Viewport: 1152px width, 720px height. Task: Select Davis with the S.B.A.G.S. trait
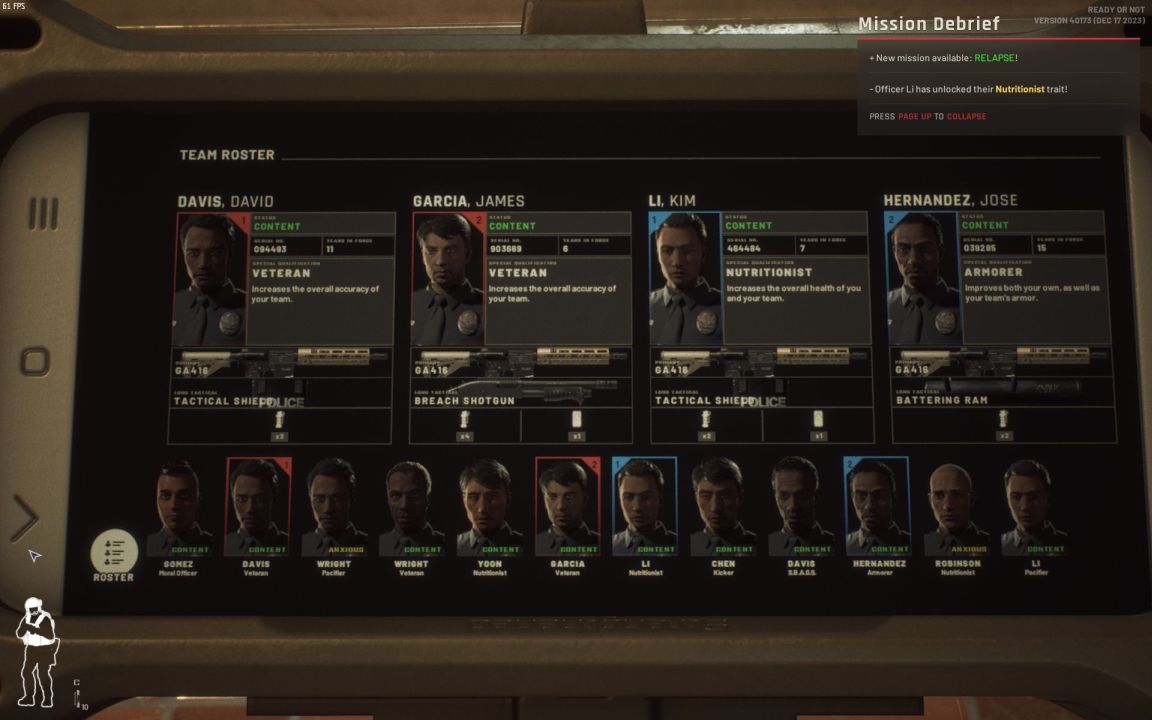(x=800, y=508)
